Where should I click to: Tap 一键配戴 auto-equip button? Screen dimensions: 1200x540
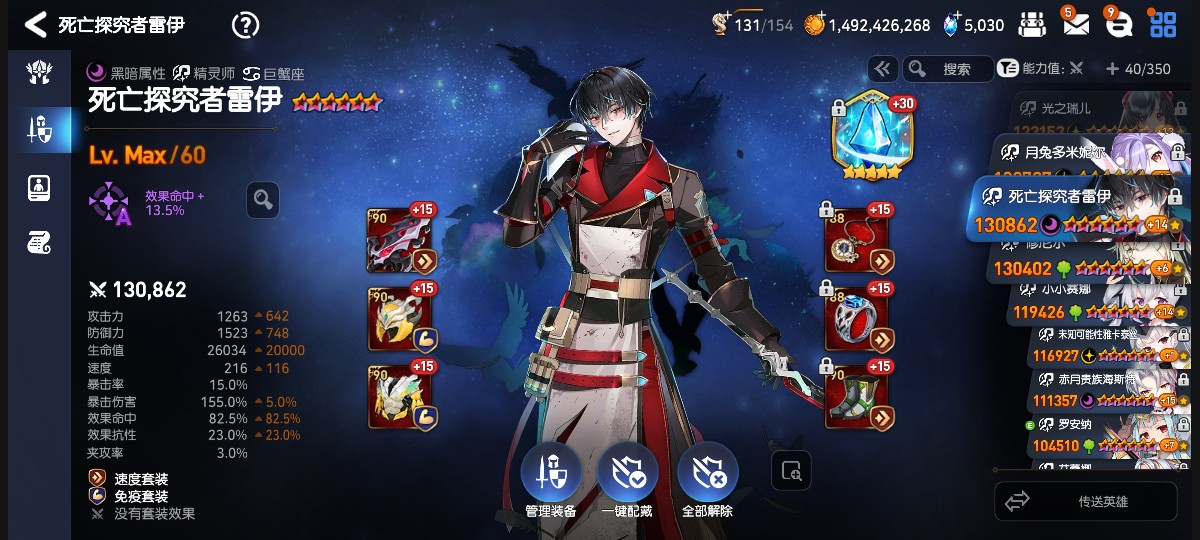pyautogui.click(x=627, y=474)
